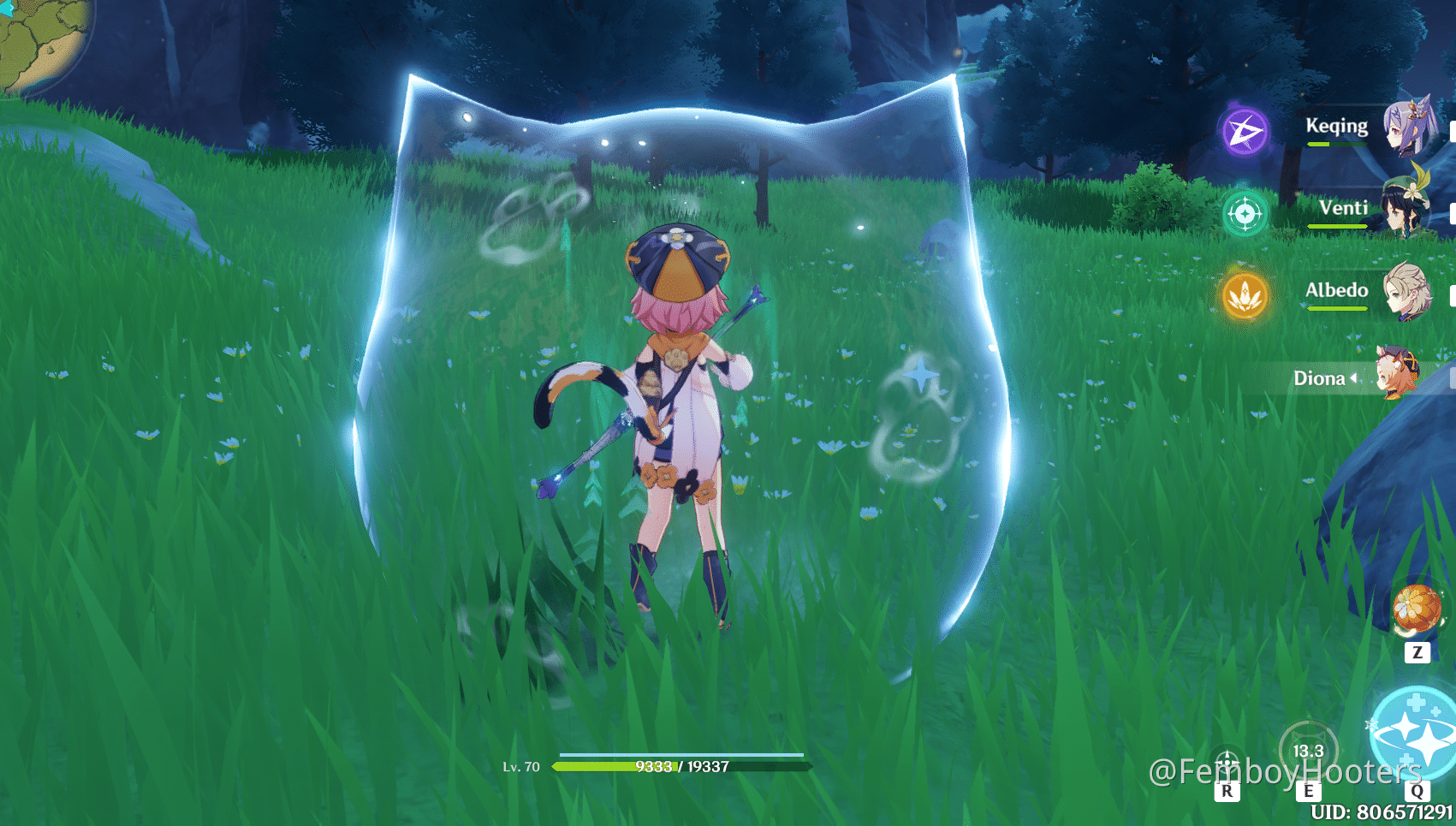Click the E keybind keycap

coord(1308,791)
